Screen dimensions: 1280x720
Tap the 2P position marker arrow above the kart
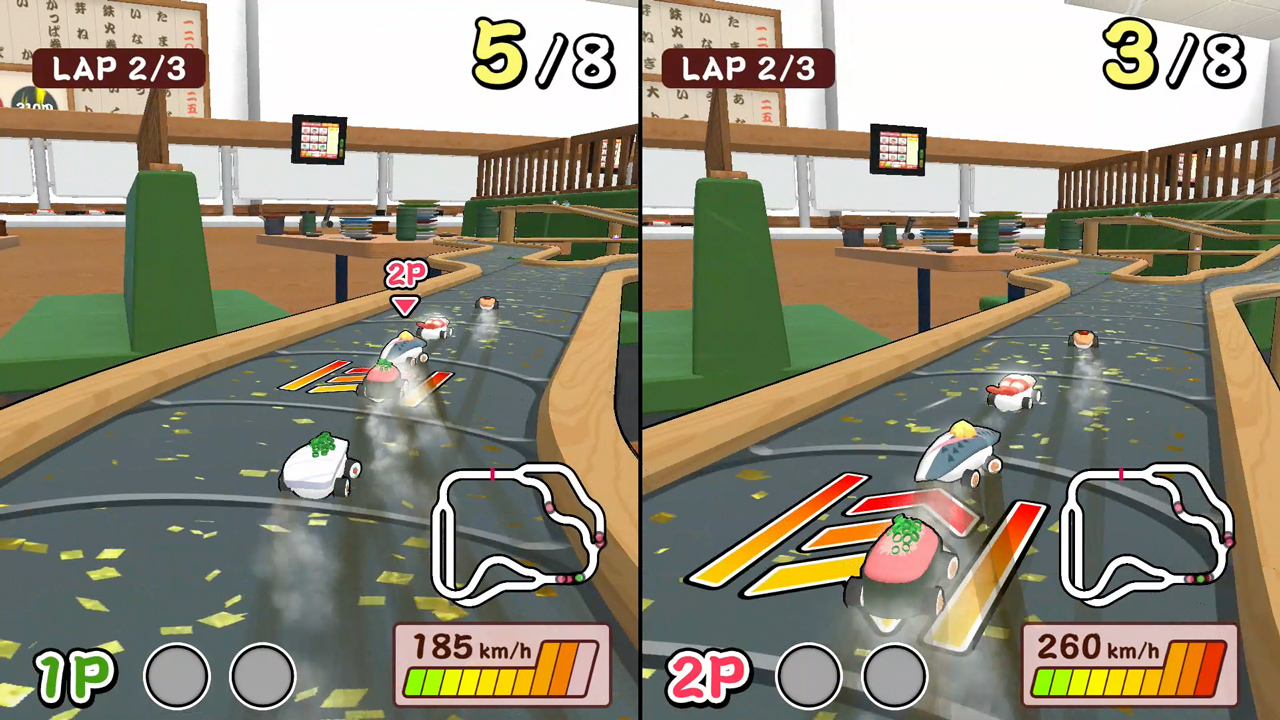(x=404, y=302)
